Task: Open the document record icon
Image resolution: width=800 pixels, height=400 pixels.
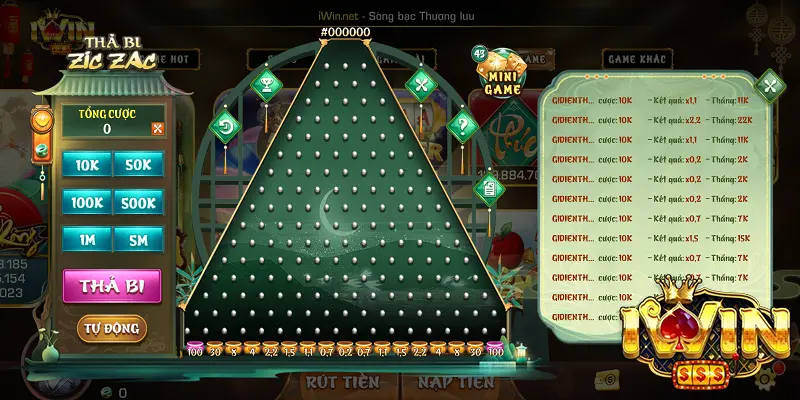Action: coord(489,186)
